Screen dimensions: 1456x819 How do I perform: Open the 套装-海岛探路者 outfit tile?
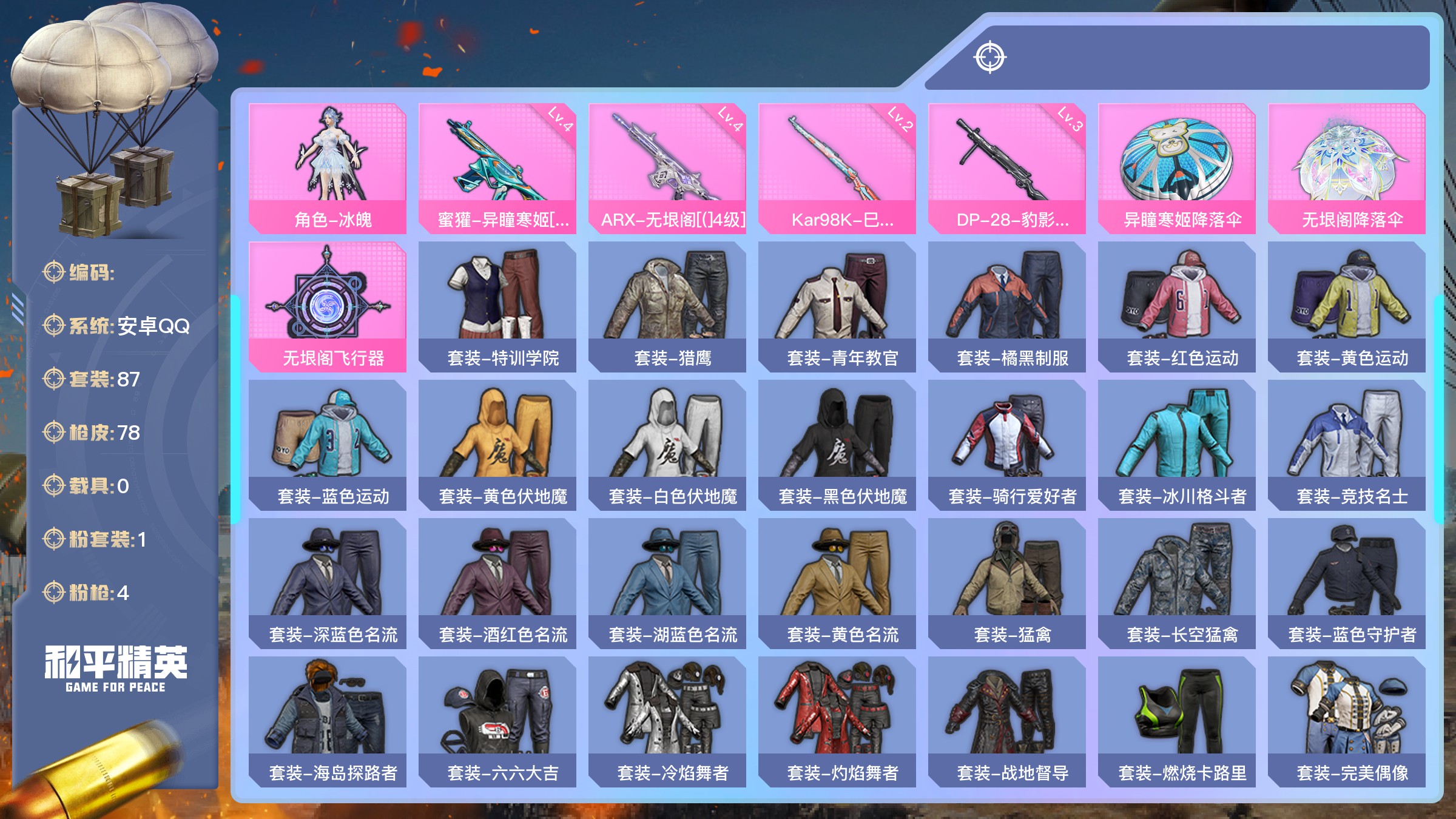point(328,721)
